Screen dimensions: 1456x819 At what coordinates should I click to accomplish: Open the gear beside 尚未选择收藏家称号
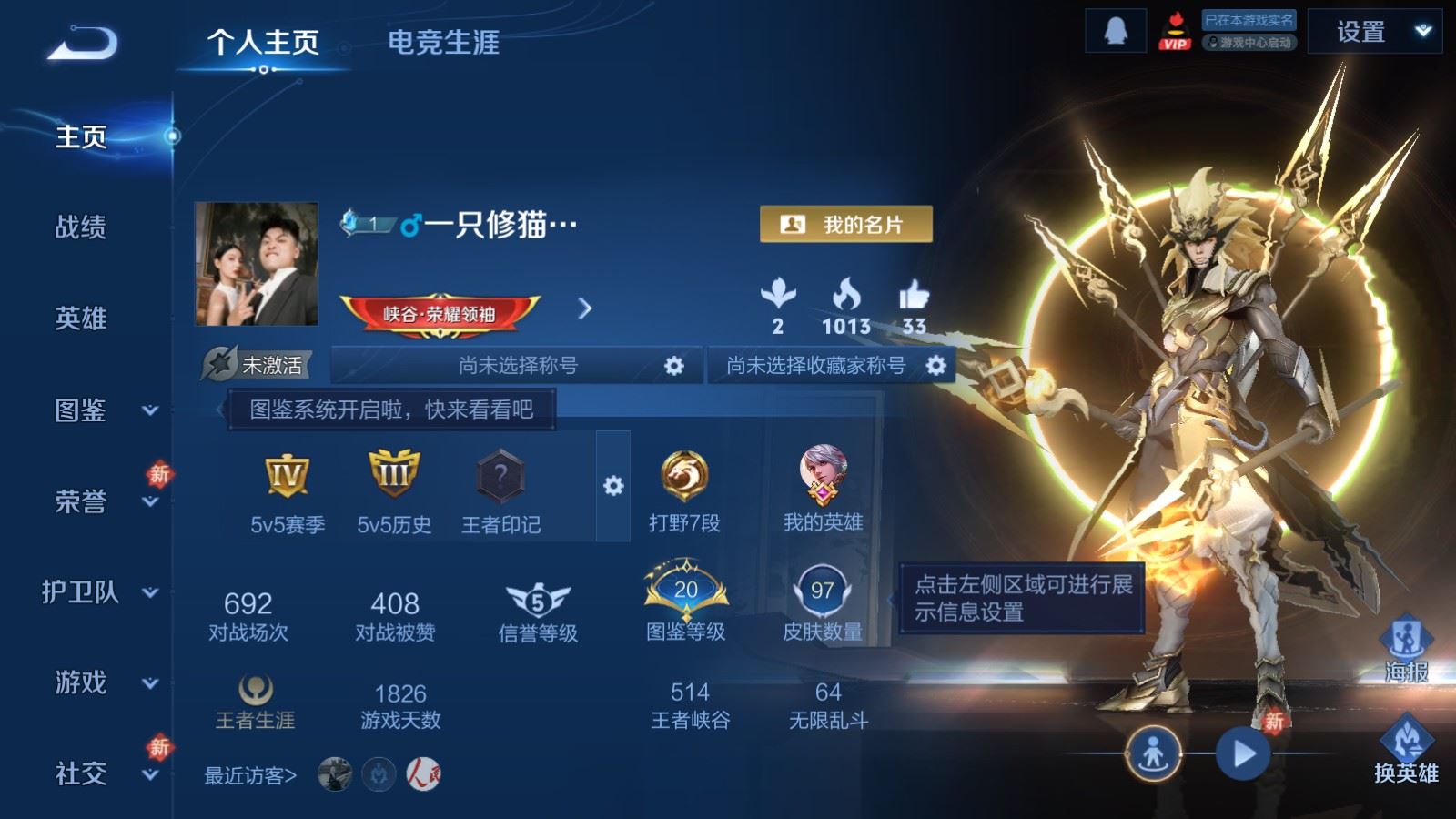coord(935,365)
